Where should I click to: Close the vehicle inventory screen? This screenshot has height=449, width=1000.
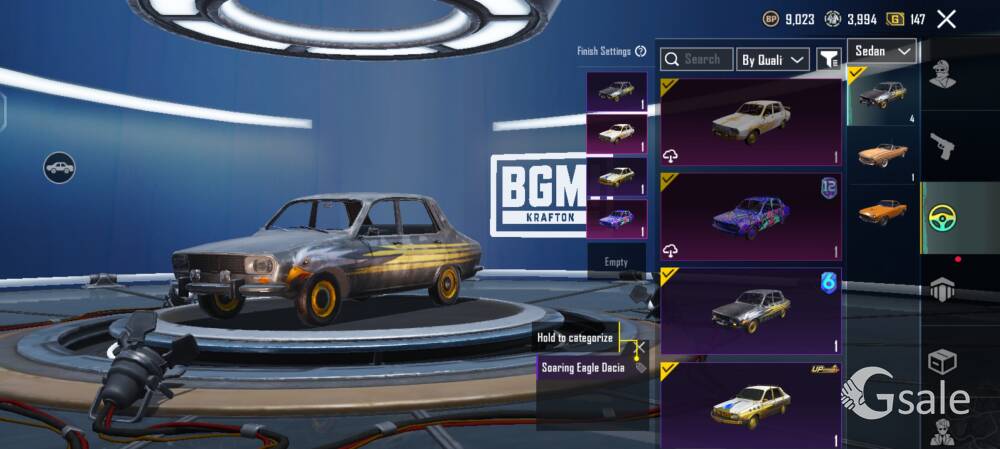pos(946,19)
